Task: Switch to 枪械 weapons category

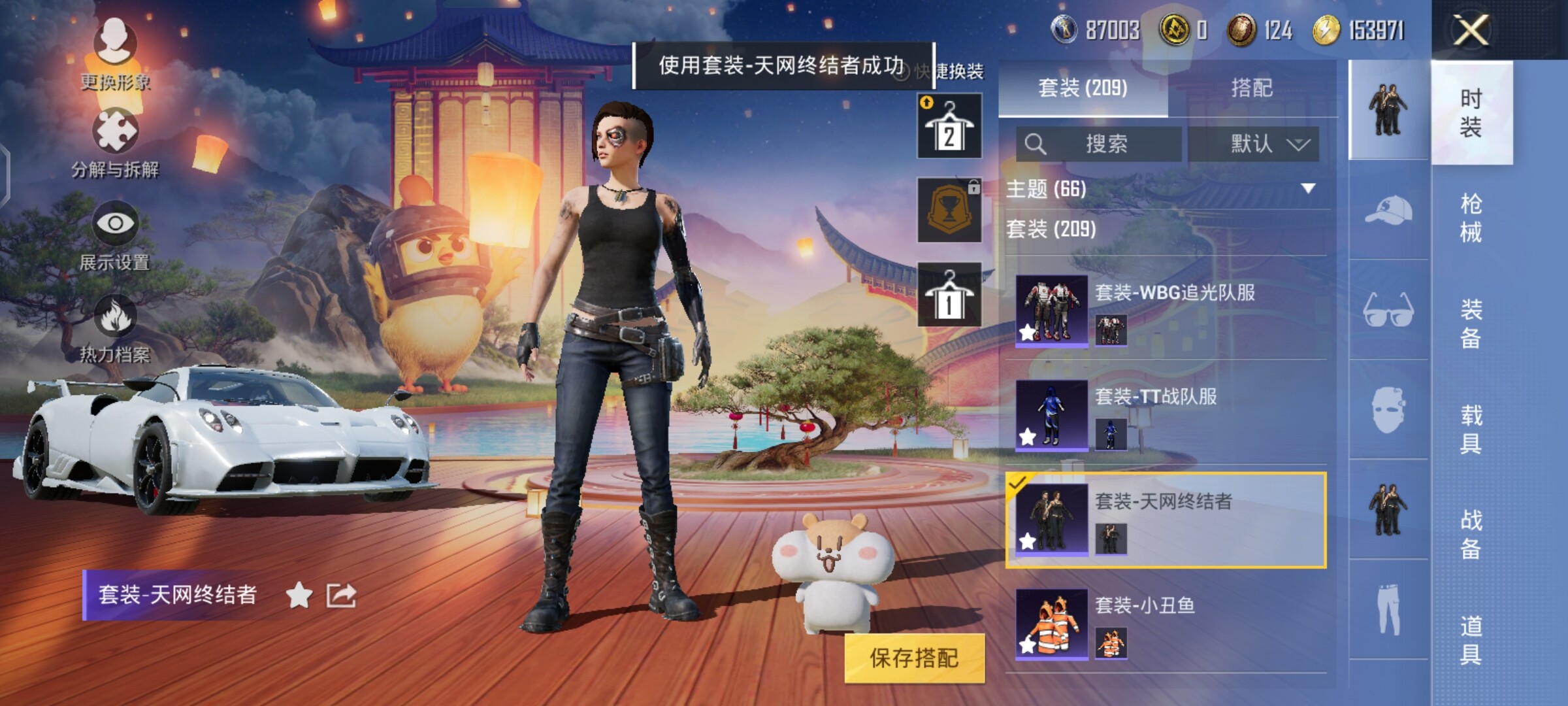Action: 1471,218
